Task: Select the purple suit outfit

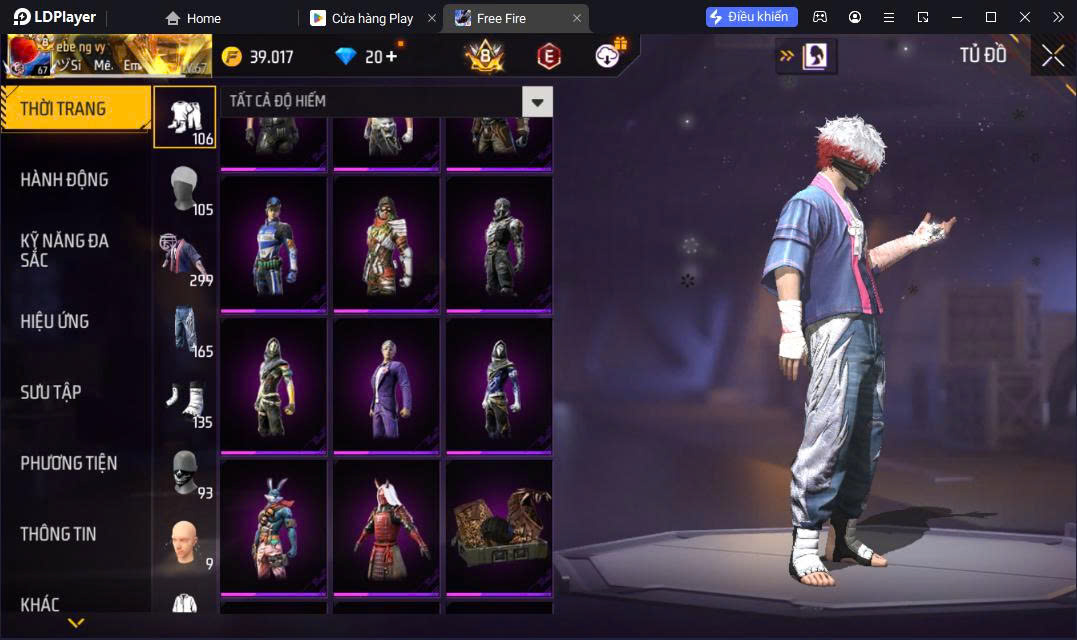Action: (x=386, y=385)
